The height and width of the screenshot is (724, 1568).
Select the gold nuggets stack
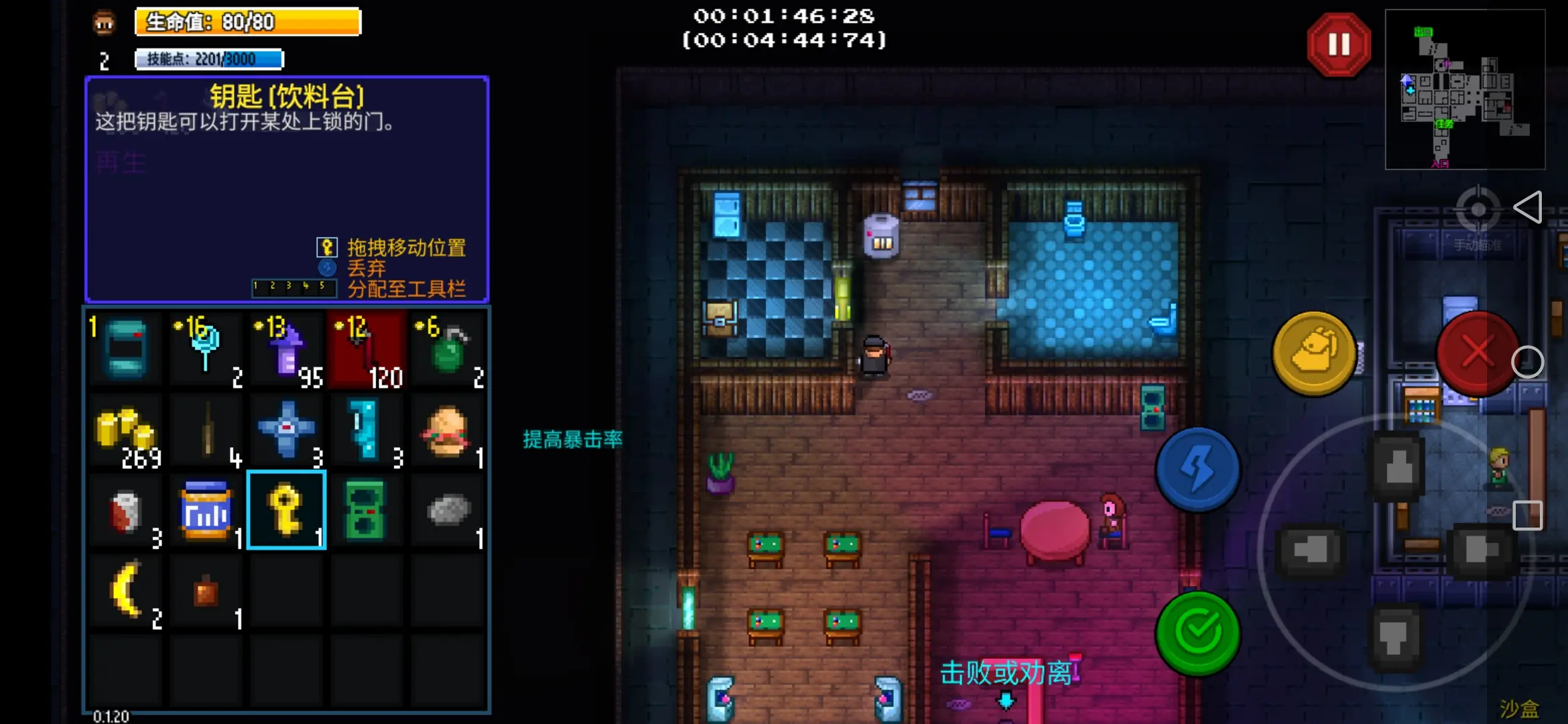(126, 430)
